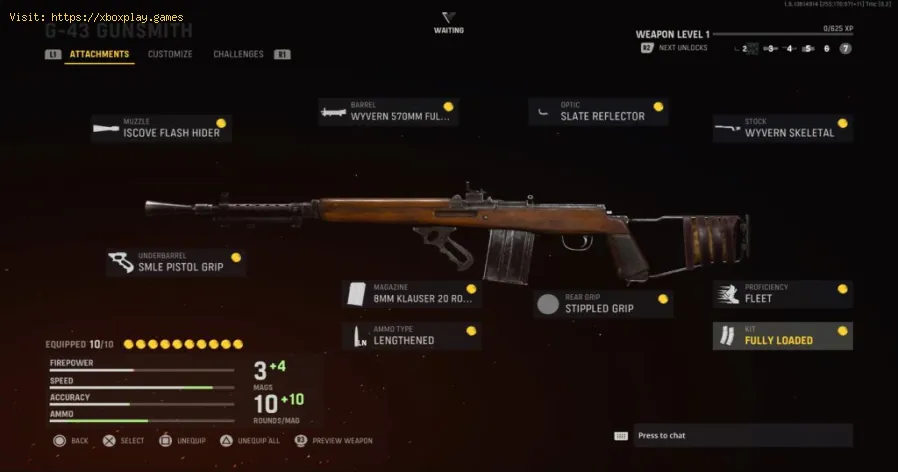898x472 pixels.
Task: Switch to the Challenges tab
Action: pos(238,54)
